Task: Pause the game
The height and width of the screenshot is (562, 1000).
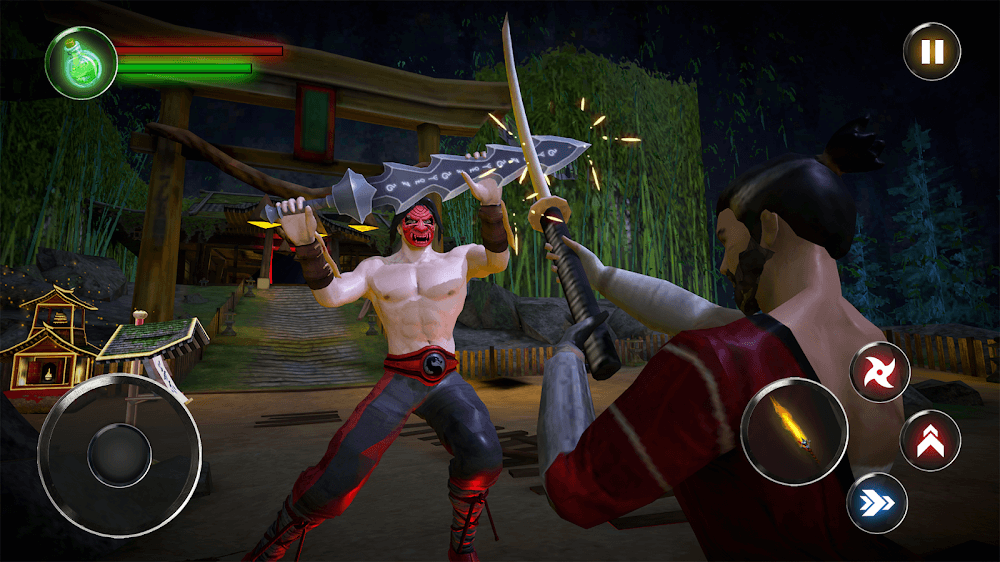Action: point(932,51)
